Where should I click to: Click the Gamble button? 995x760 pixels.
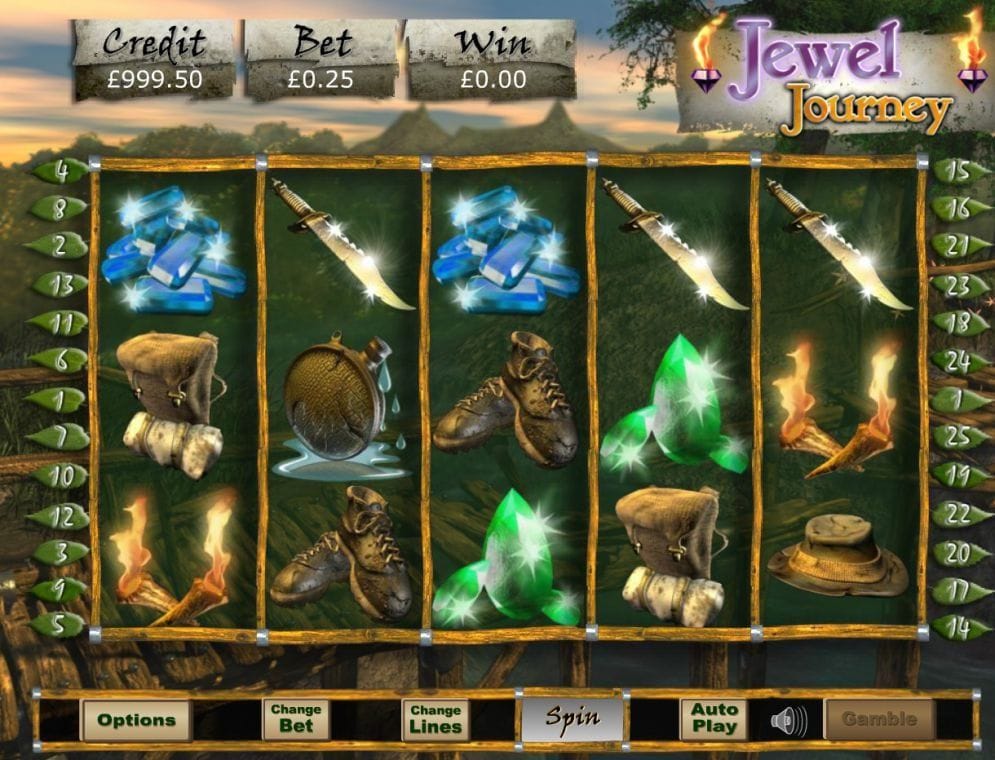click(x=879, y=719)
